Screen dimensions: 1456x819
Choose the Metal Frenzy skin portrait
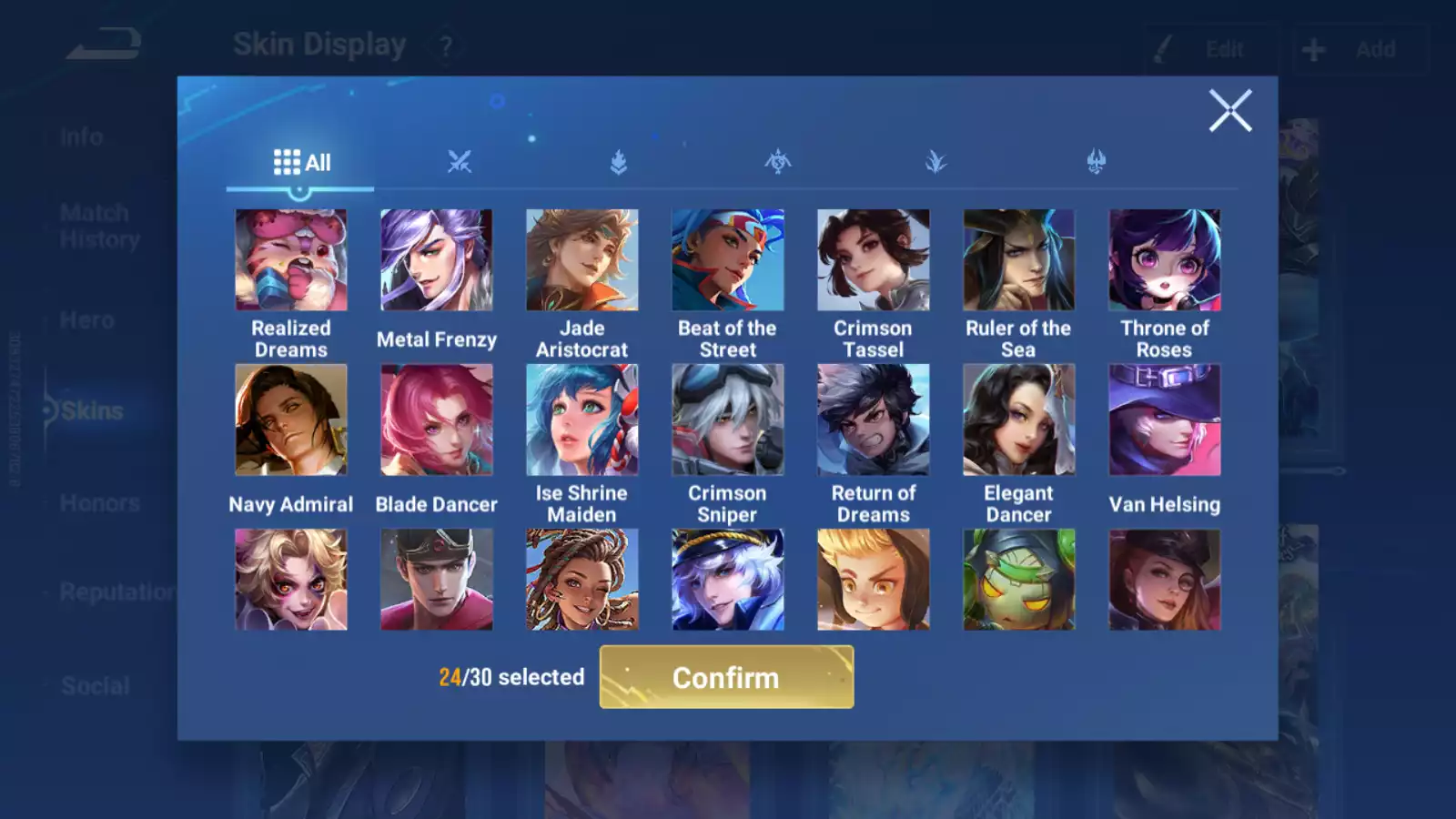point(437,260)
